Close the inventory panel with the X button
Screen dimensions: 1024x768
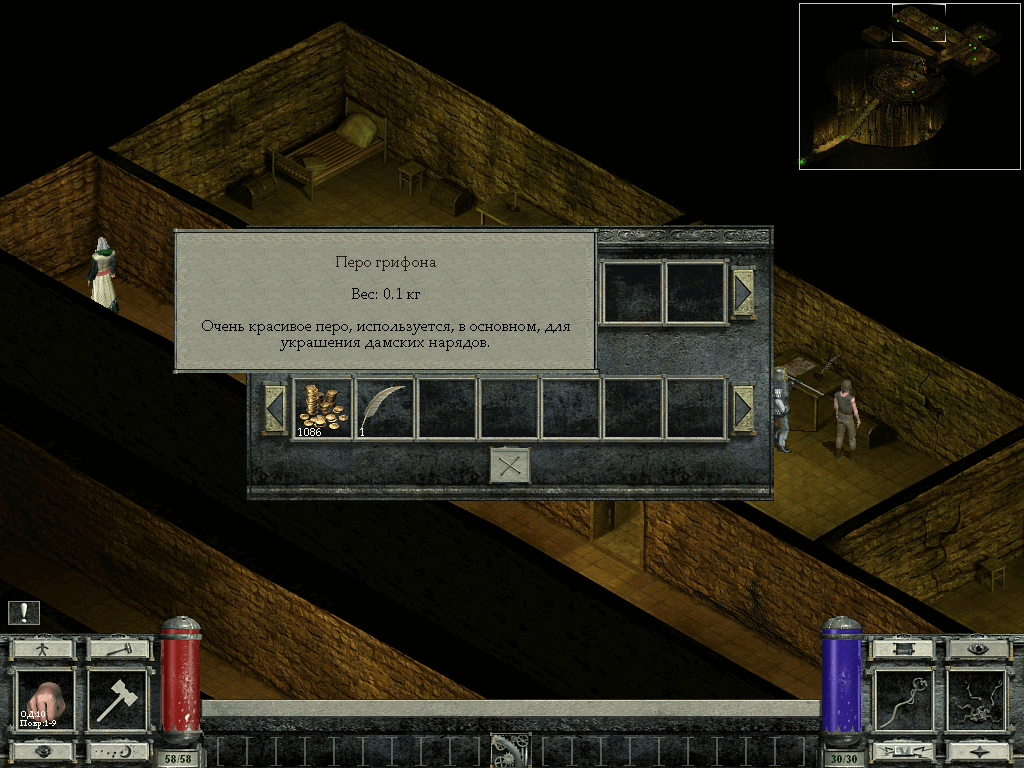509,466
